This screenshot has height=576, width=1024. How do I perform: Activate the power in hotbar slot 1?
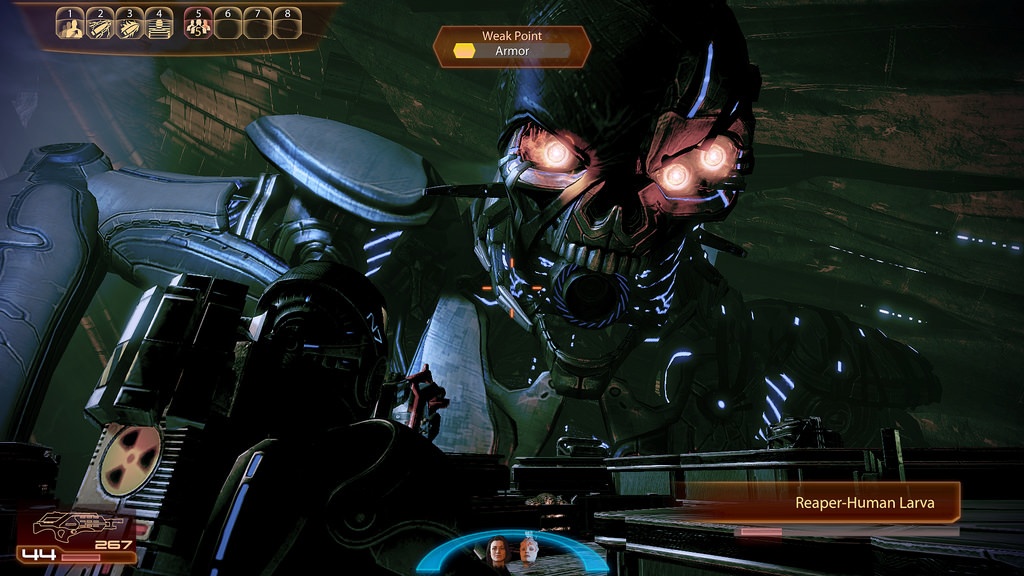coord(70,25)
